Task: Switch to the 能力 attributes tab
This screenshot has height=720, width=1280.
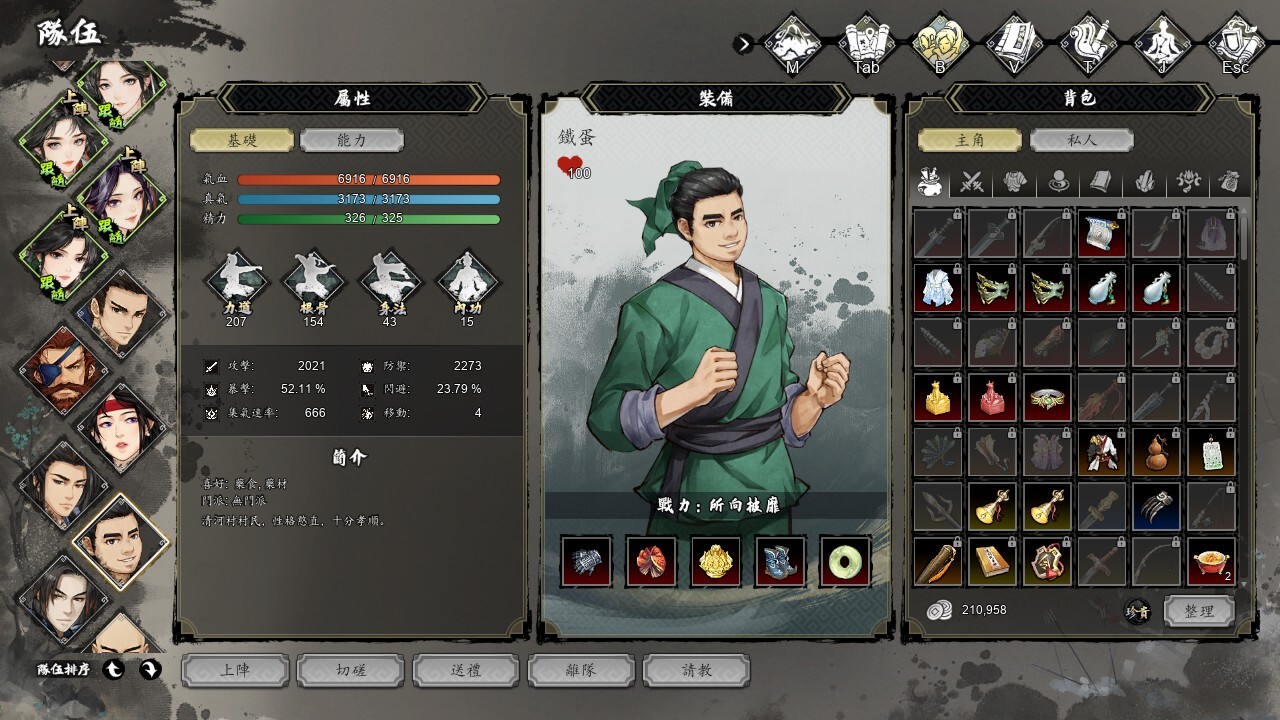Action: 351,140
